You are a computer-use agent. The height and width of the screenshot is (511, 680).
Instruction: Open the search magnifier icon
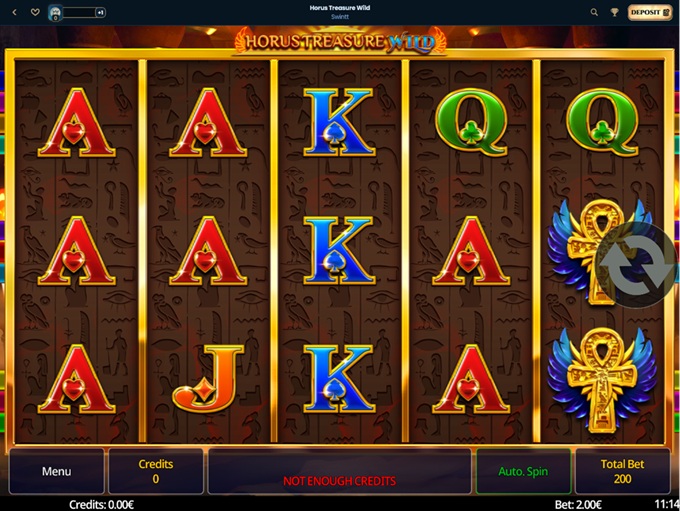(x=594, y=12)
